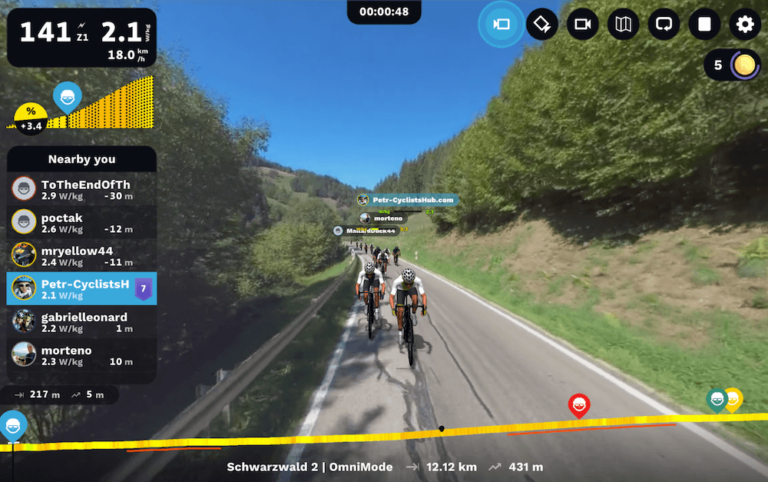Open the folded map view

pos(623,24)
